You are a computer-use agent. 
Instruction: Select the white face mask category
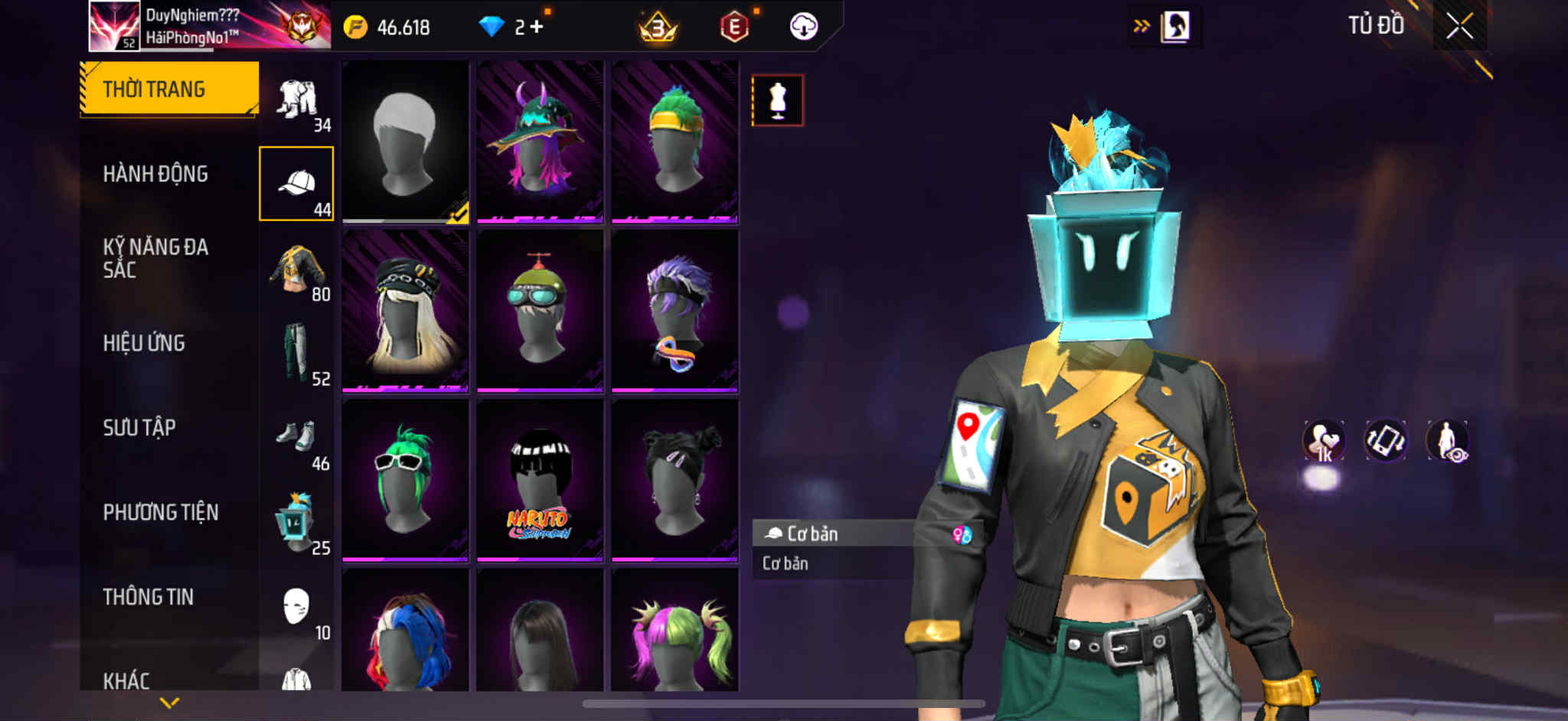click(296, 607)
